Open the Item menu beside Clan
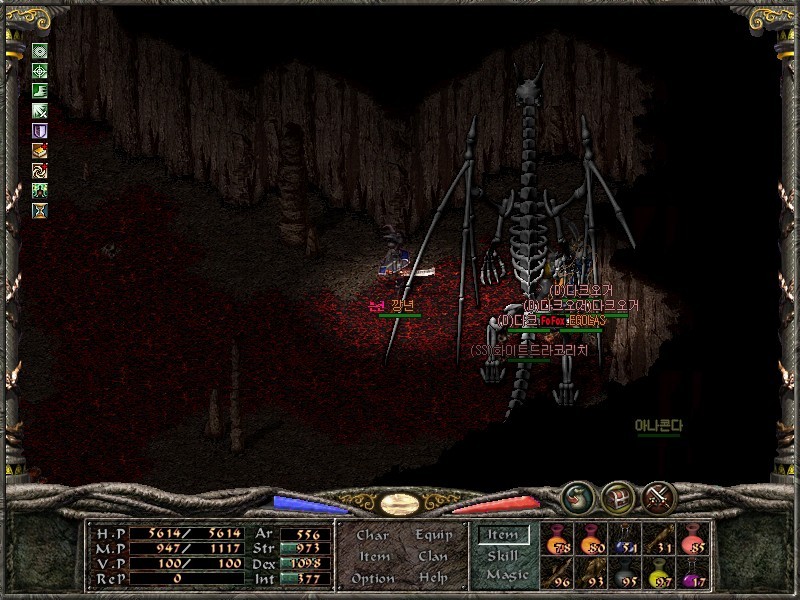800x600 pixels. pos(374,557)
